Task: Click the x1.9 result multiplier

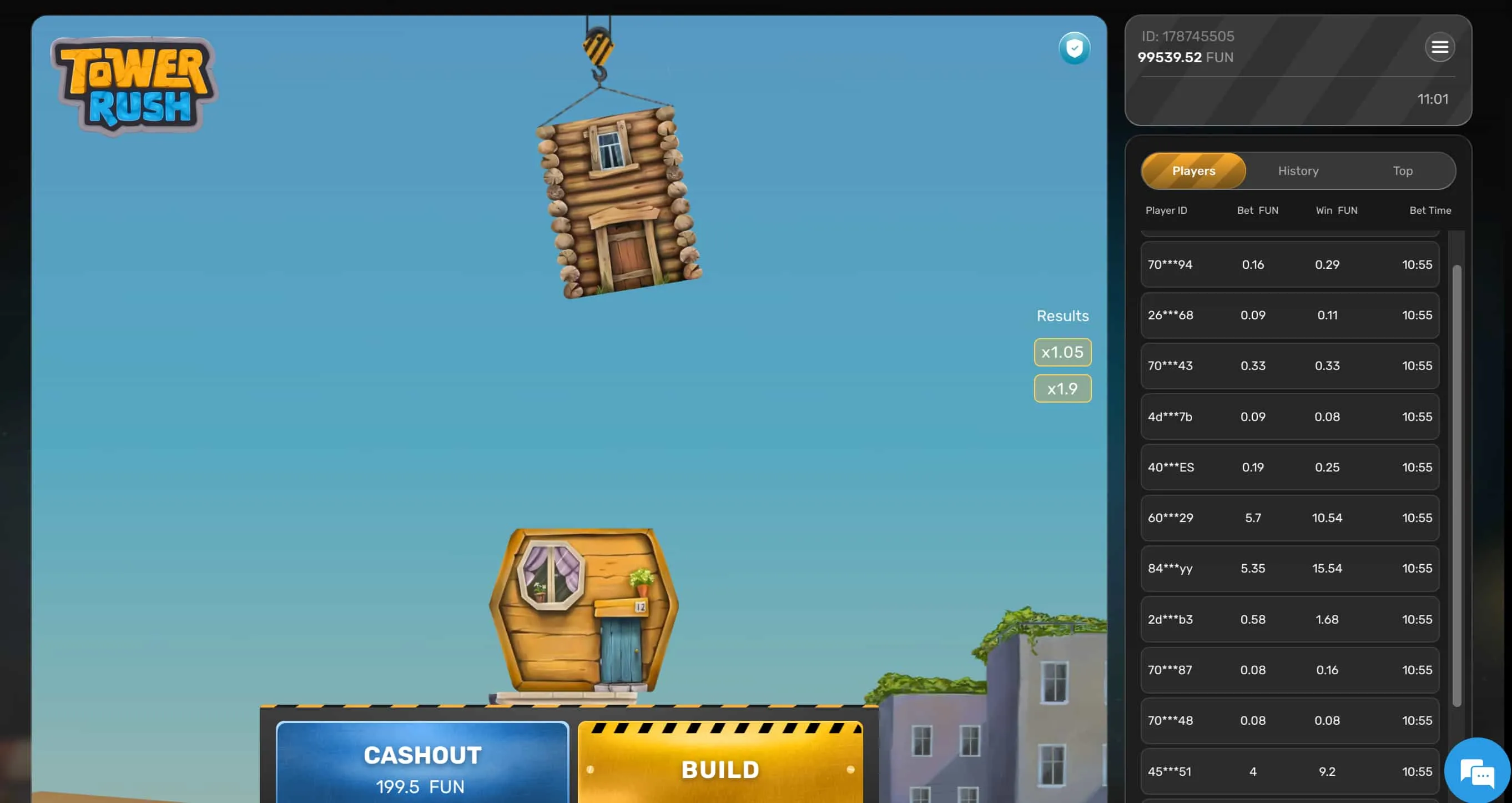Action: [1062, 388]
